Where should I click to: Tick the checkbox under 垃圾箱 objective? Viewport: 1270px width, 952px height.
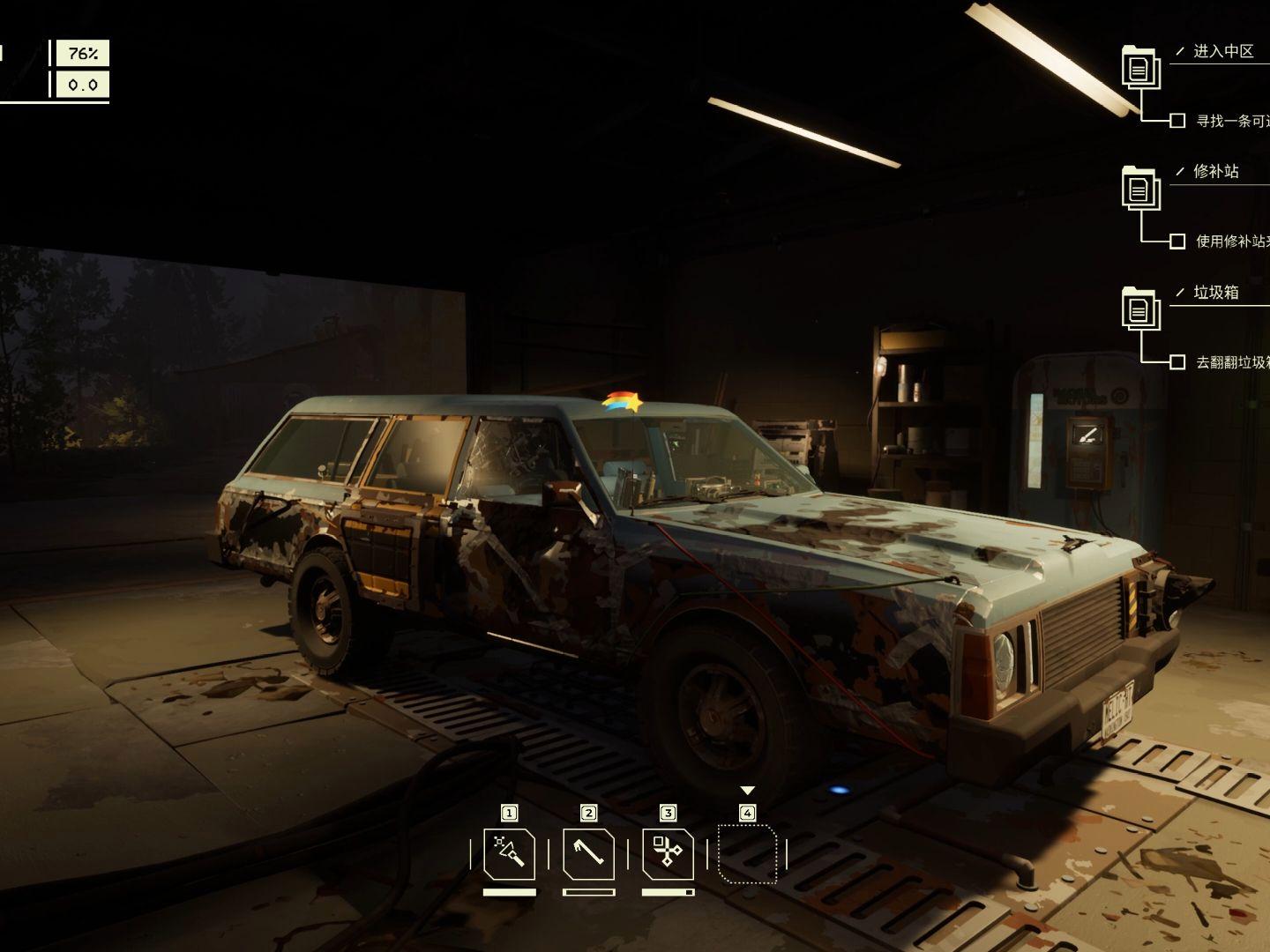[1177, 361]
